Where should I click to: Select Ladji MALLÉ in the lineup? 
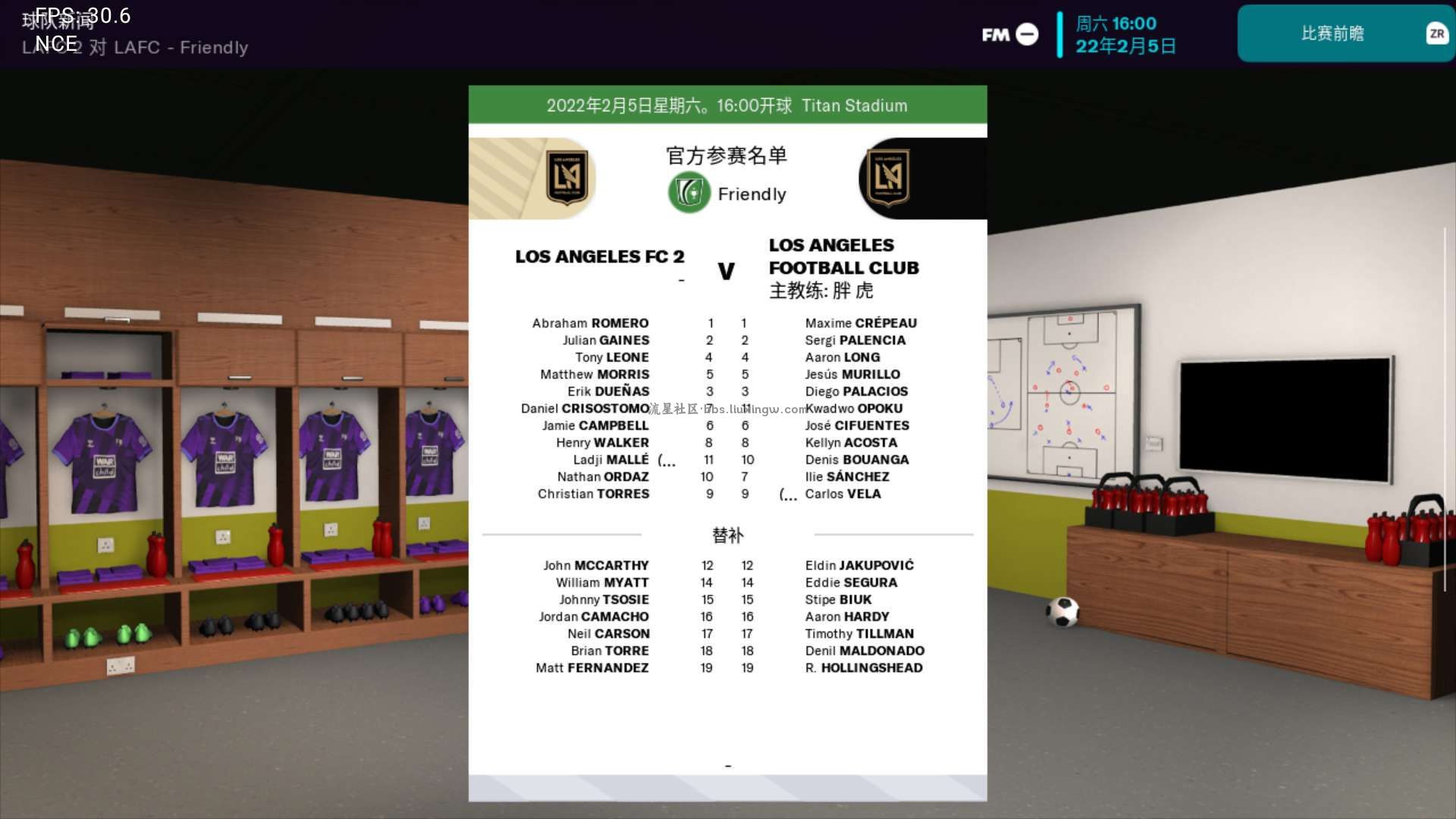pos(610,460)
